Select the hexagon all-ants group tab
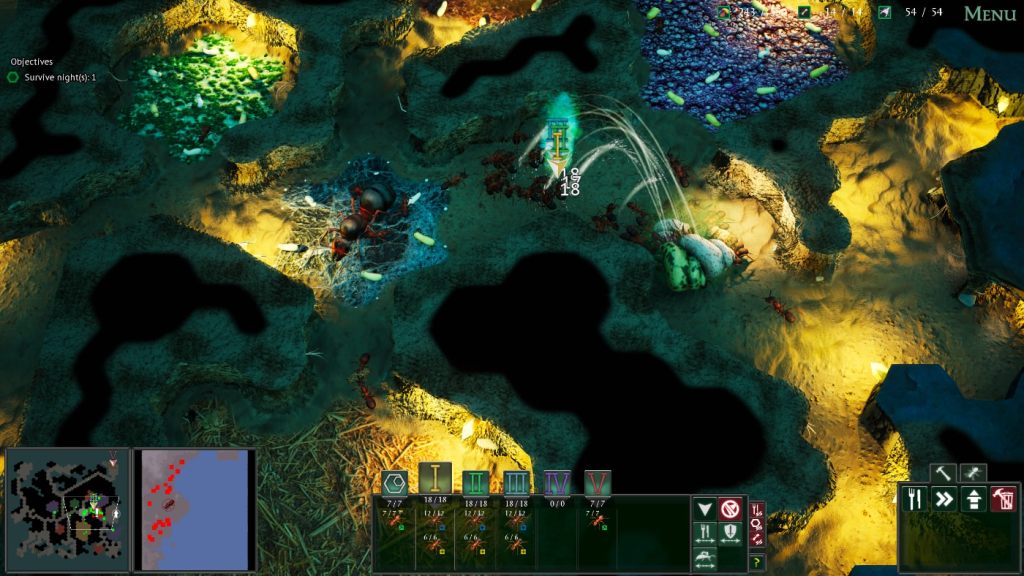Viewport: 1024px width, 576px height. tap(394, 483)
